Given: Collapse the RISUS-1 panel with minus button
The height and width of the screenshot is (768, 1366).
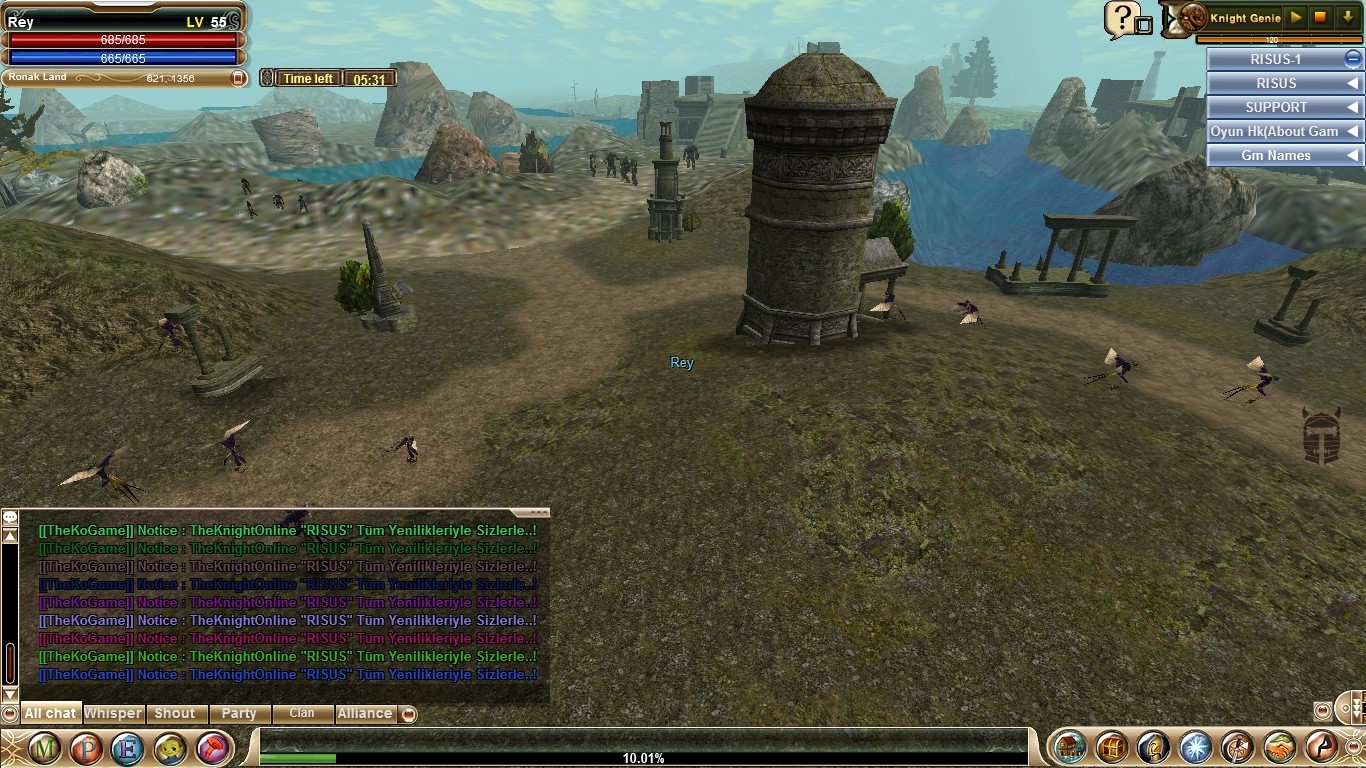Looking at the screenshot, I should click(1352, 59).
